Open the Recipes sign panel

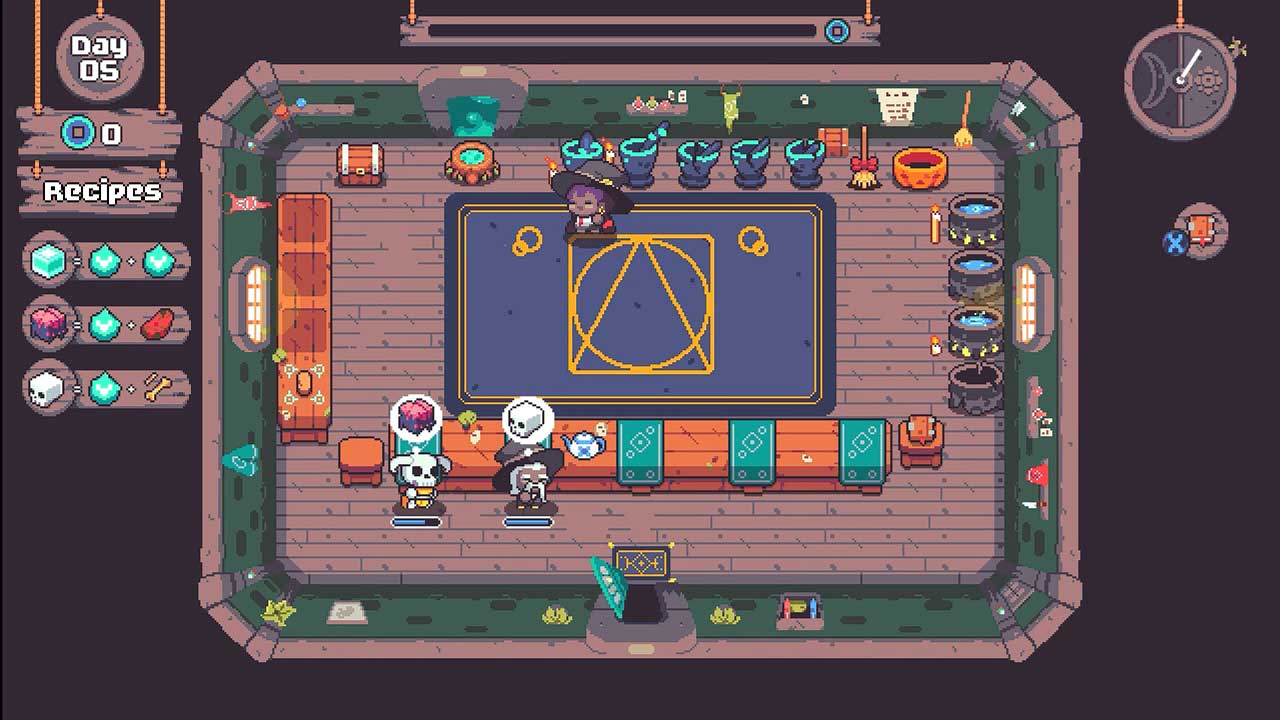coord(100,191)
